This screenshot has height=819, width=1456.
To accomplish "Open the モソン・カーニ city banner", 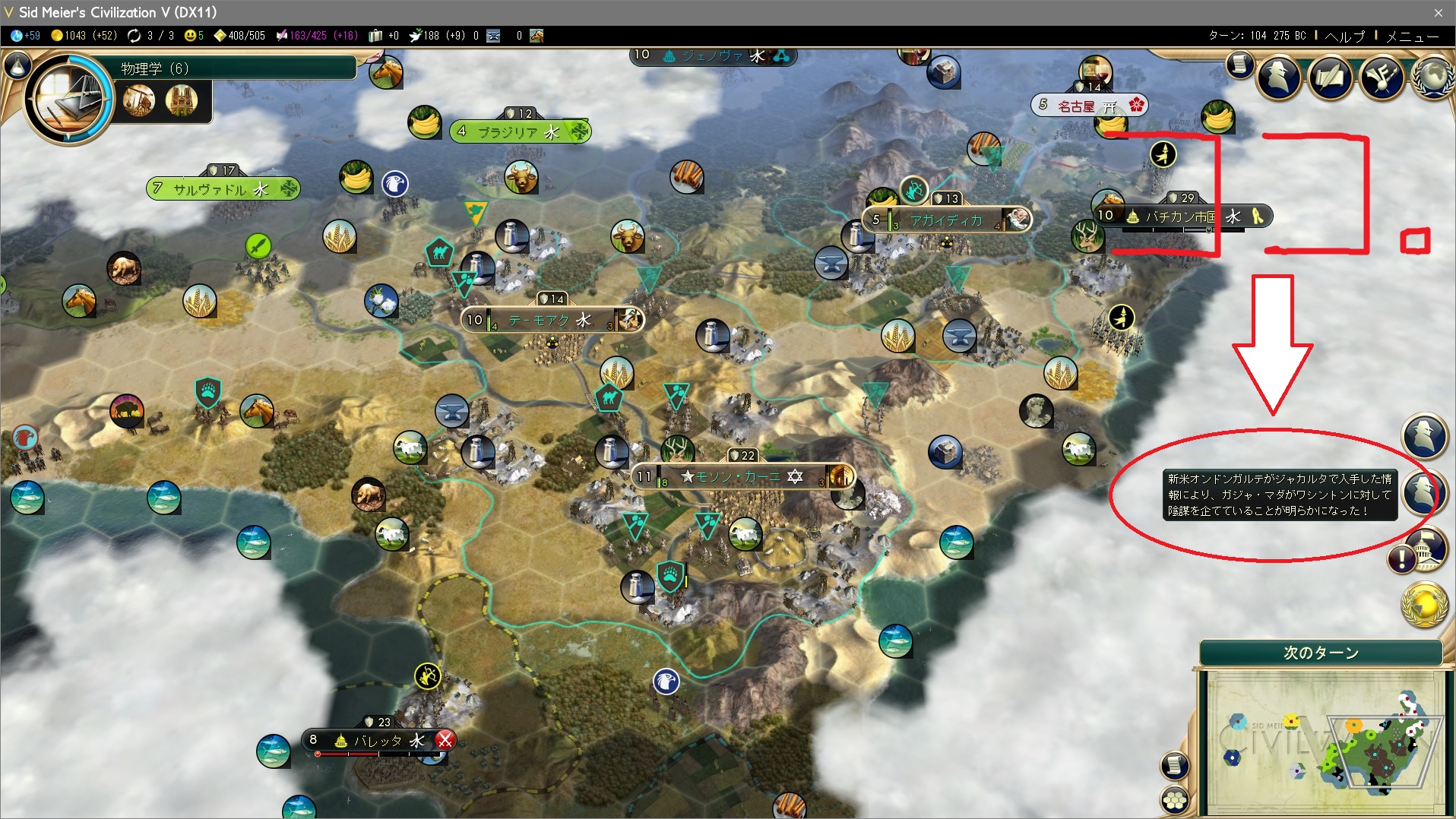I will pos(737,476).
